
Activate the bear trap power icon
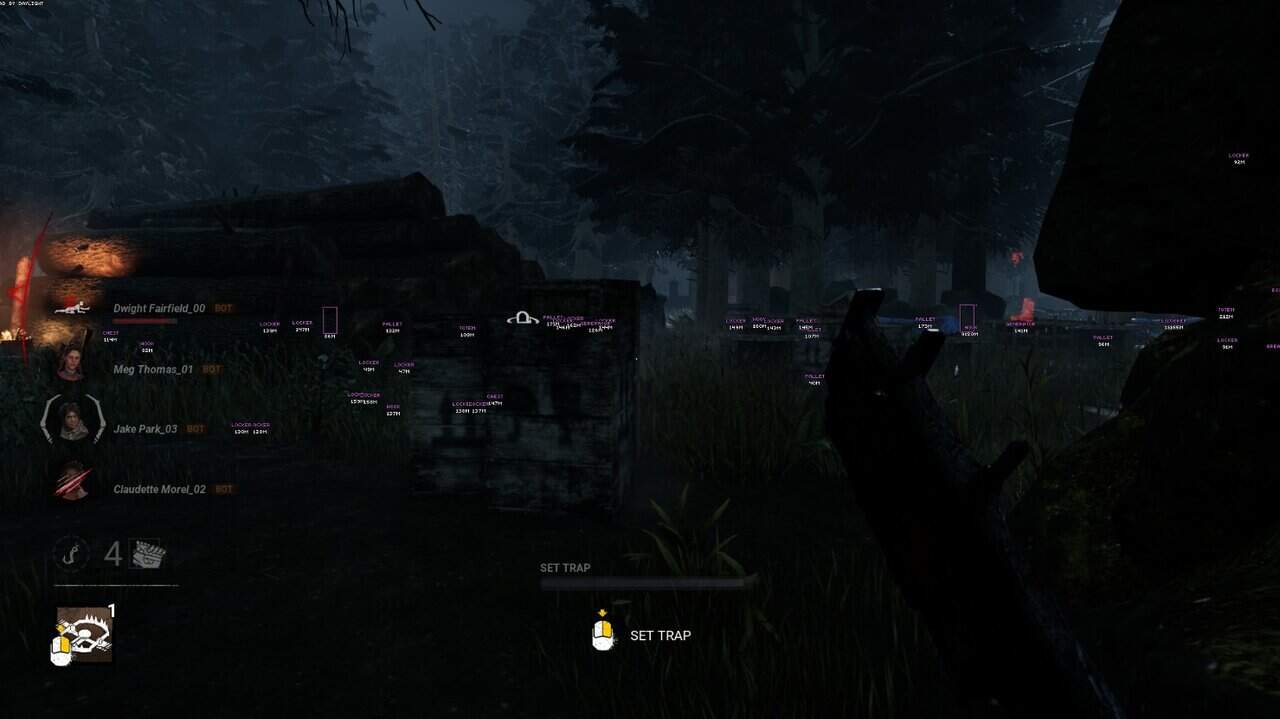(84, 633)
